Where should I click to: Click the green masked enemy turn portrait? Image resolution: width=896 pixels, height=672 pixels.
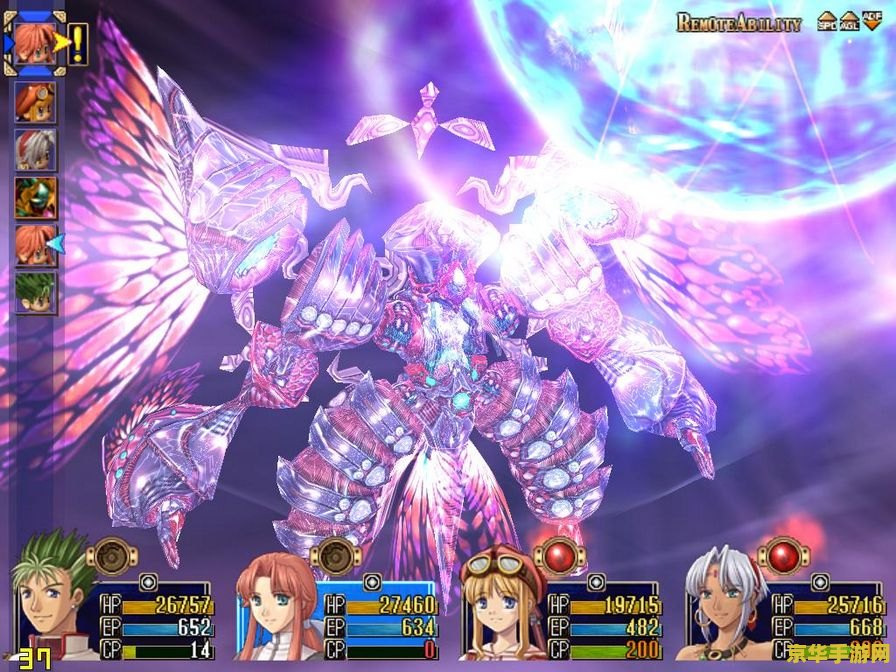click(x=35, y=197)
